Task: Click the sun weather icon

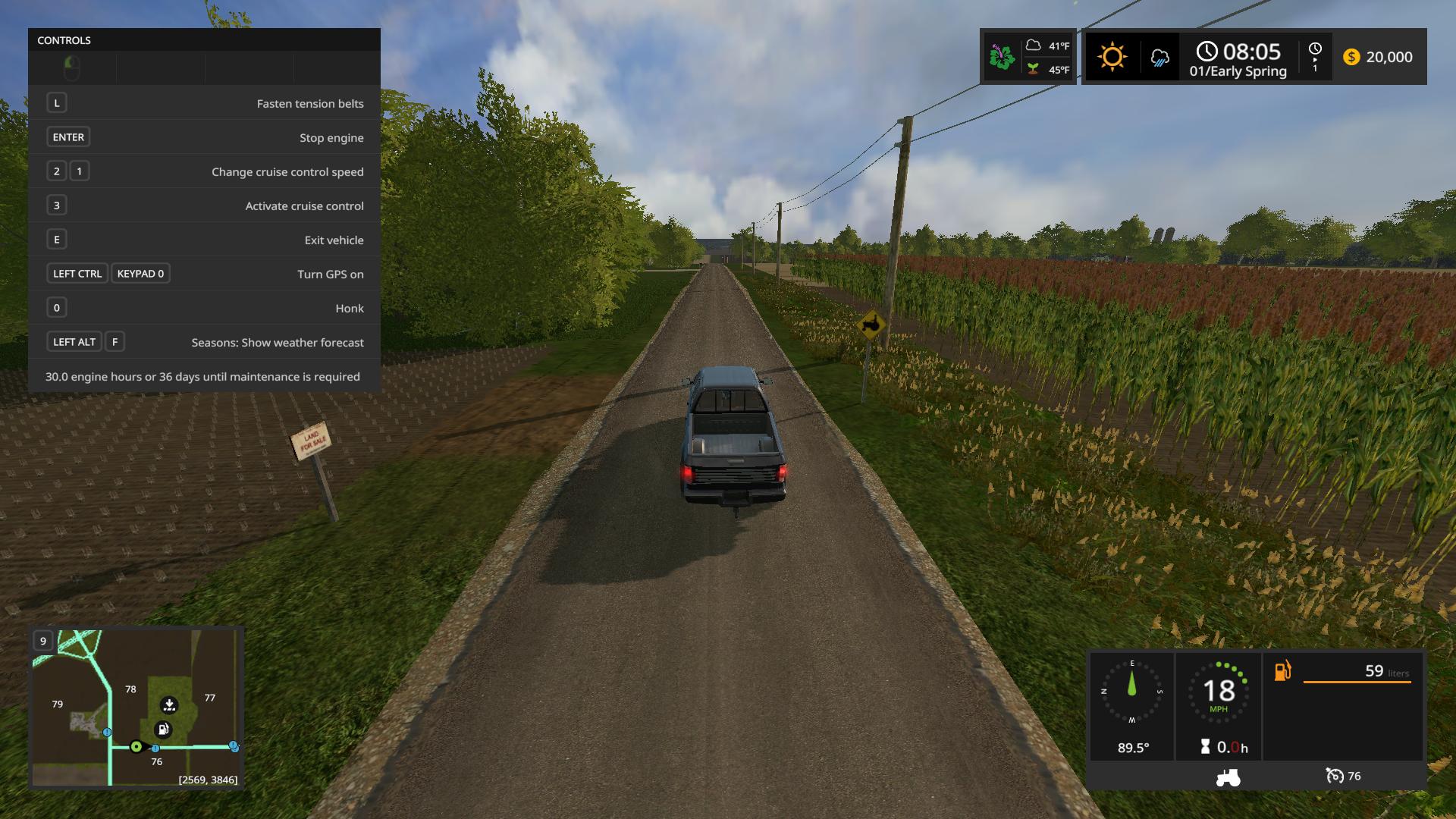Action: coord(1112,57)
